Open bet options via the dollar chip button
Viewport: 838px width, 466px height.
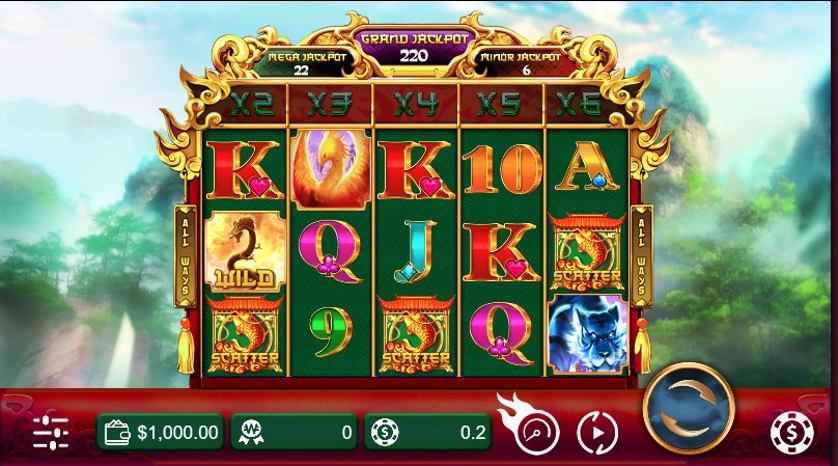(x=792, y=432)
